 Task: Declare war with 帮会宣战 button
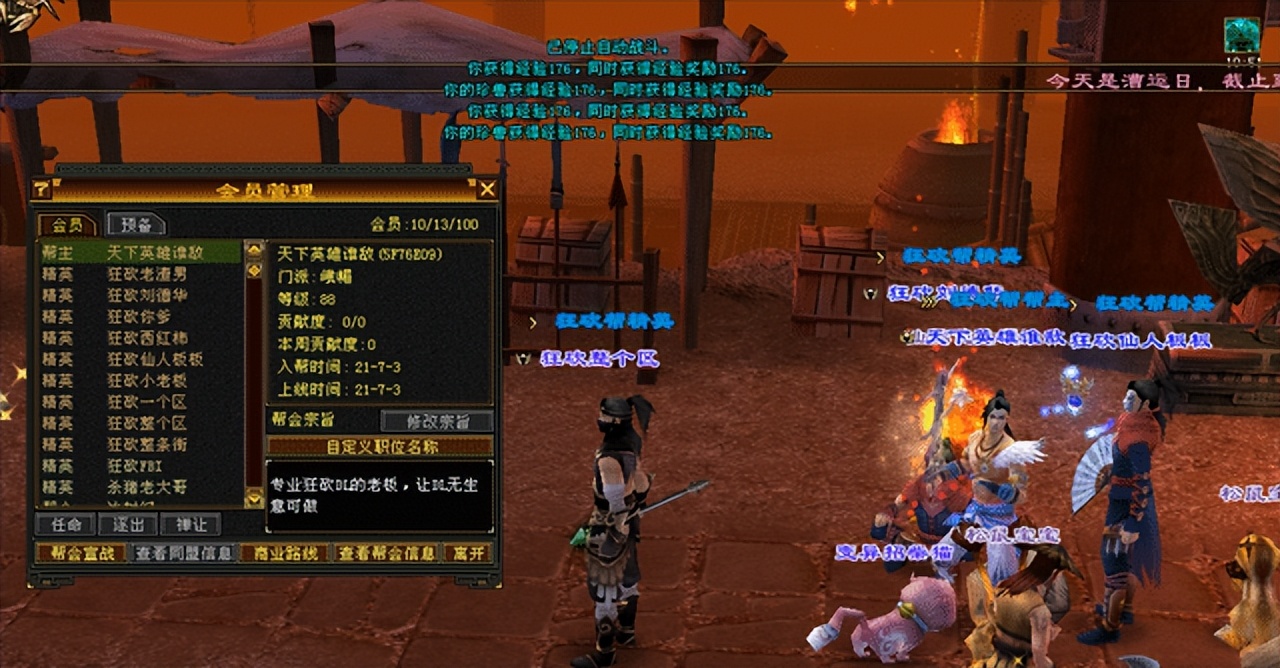[81, 552]
